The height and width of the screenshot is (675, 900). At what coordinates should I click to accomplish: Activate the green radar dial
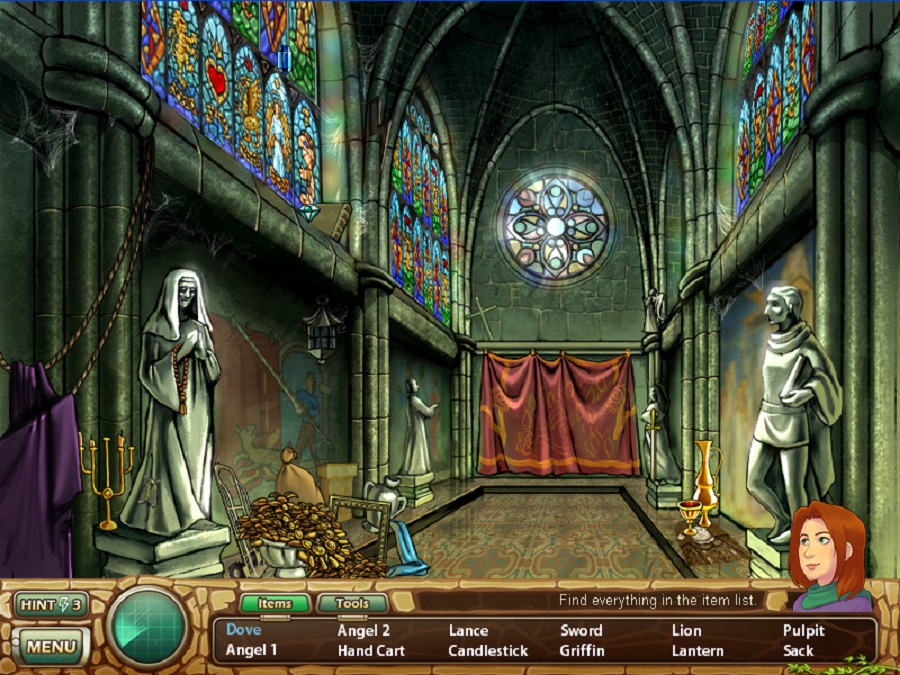pyautogui.click(x=147, y=628)
